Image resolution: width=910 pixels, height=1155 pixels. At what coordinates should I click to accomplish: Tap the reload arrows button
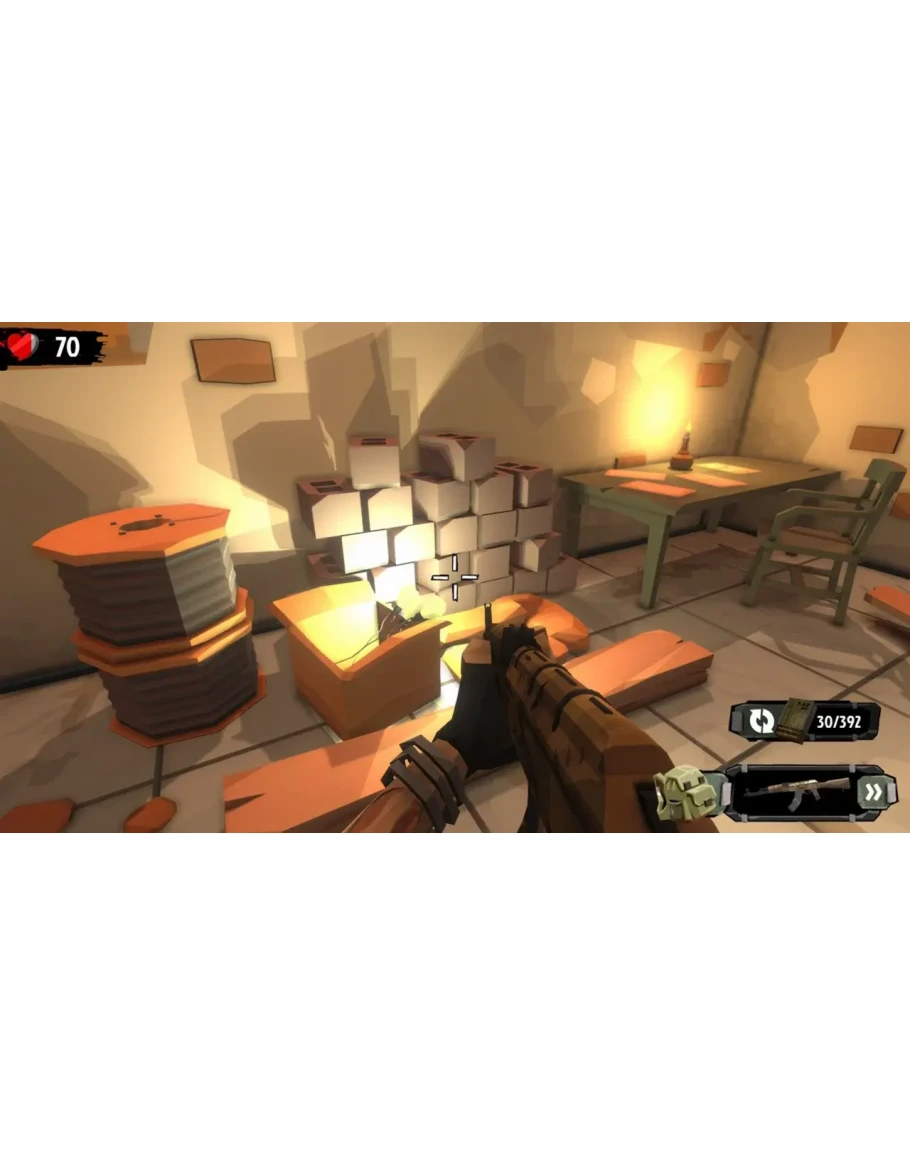[761, 719]
